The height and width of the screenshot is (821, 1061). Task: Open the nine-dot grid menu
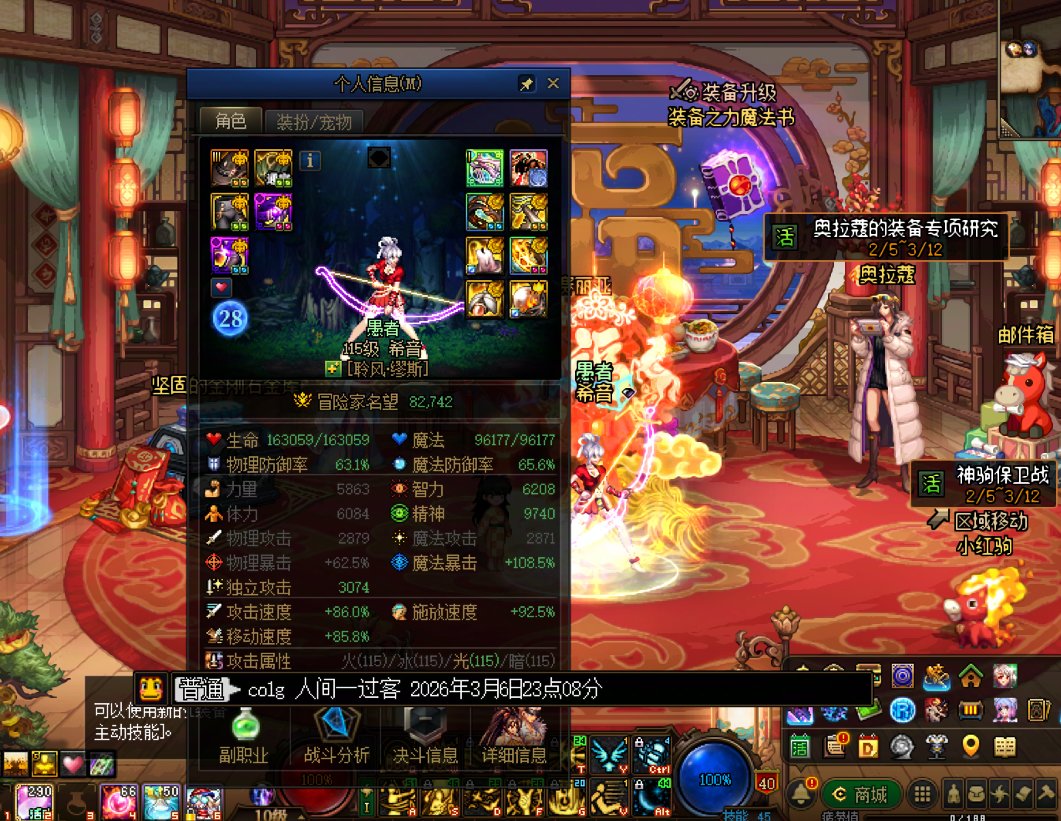pos(923,795)
